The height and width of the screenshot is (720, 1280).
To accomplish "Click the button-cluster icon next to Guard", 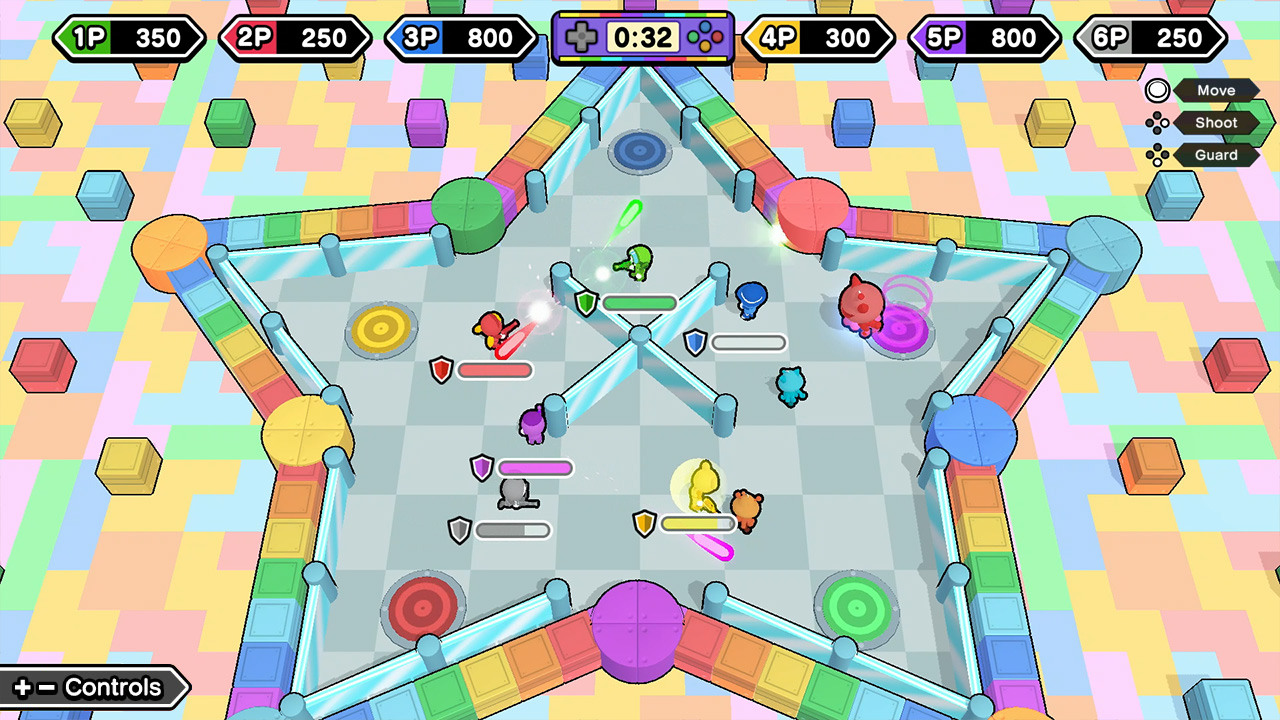I will (1158, 155).
